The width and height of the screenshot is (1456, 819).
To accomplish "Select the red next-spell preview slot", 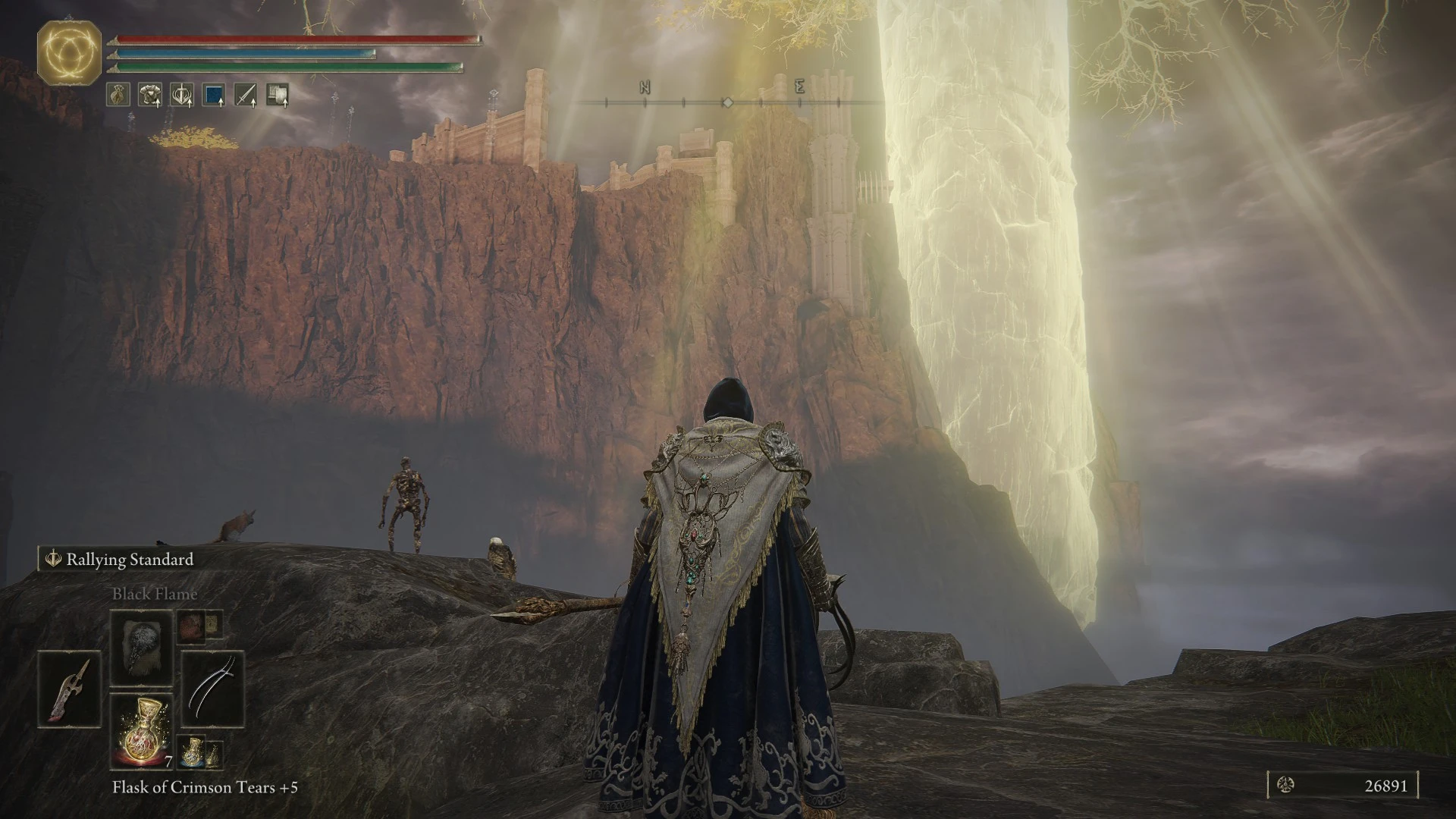I will point(191,625).
